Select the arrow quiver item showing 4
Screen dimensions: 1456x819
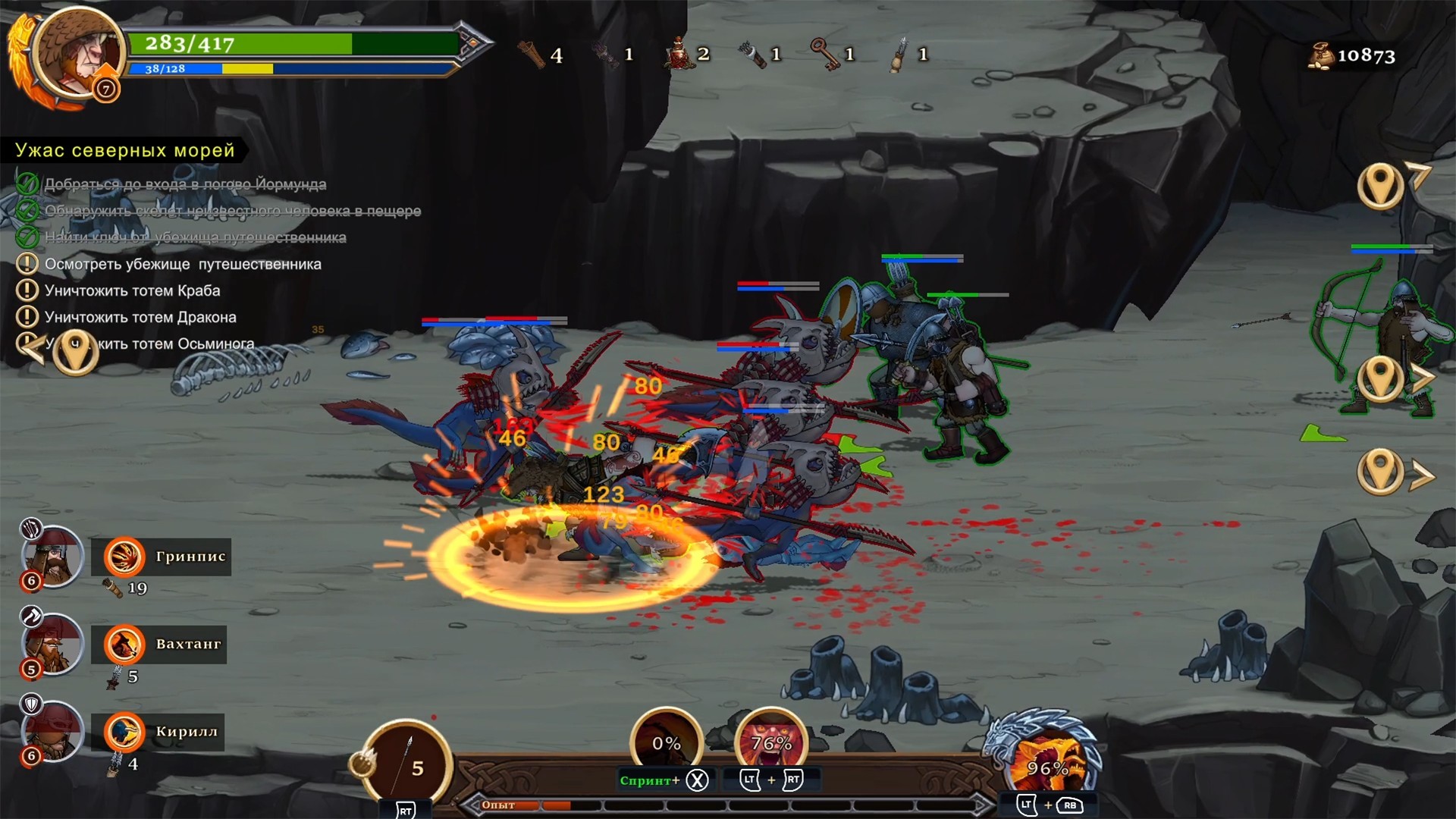532,55
